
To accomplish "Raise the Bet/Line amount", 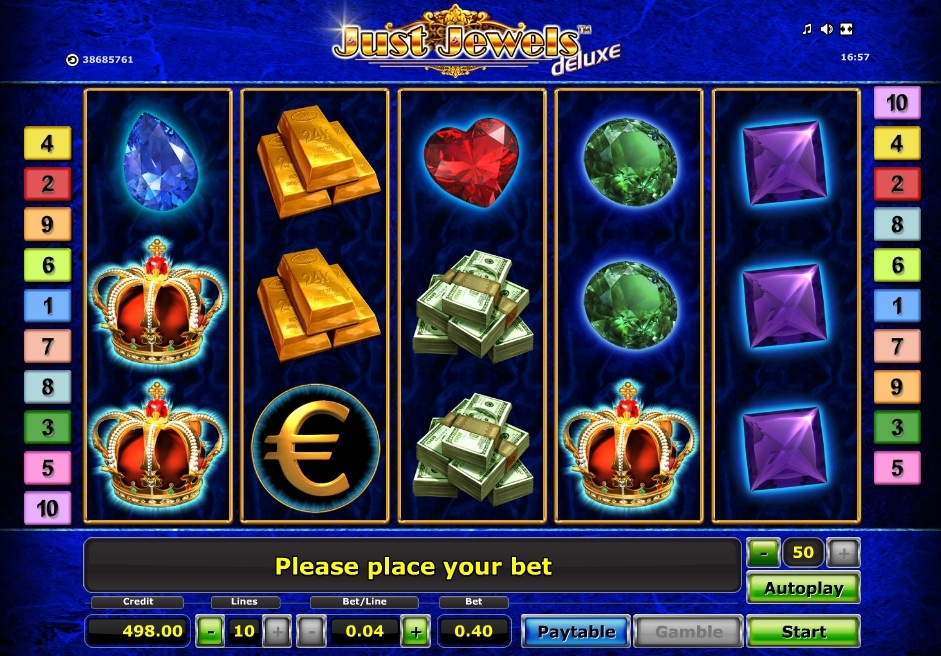I will click(x=416, y=631).
